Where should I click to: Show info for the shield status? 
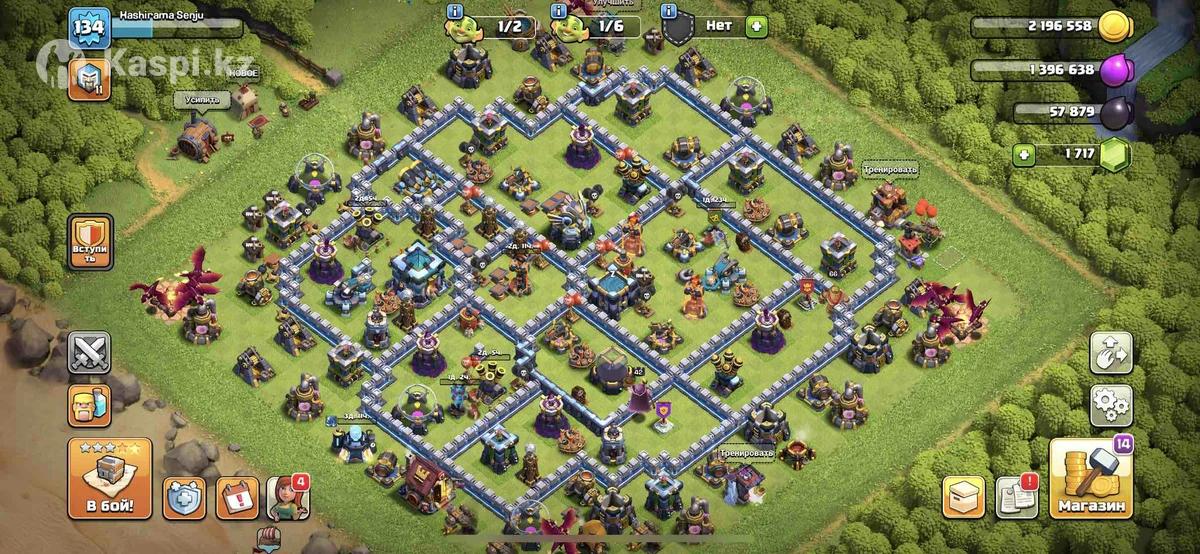point(670,11)
